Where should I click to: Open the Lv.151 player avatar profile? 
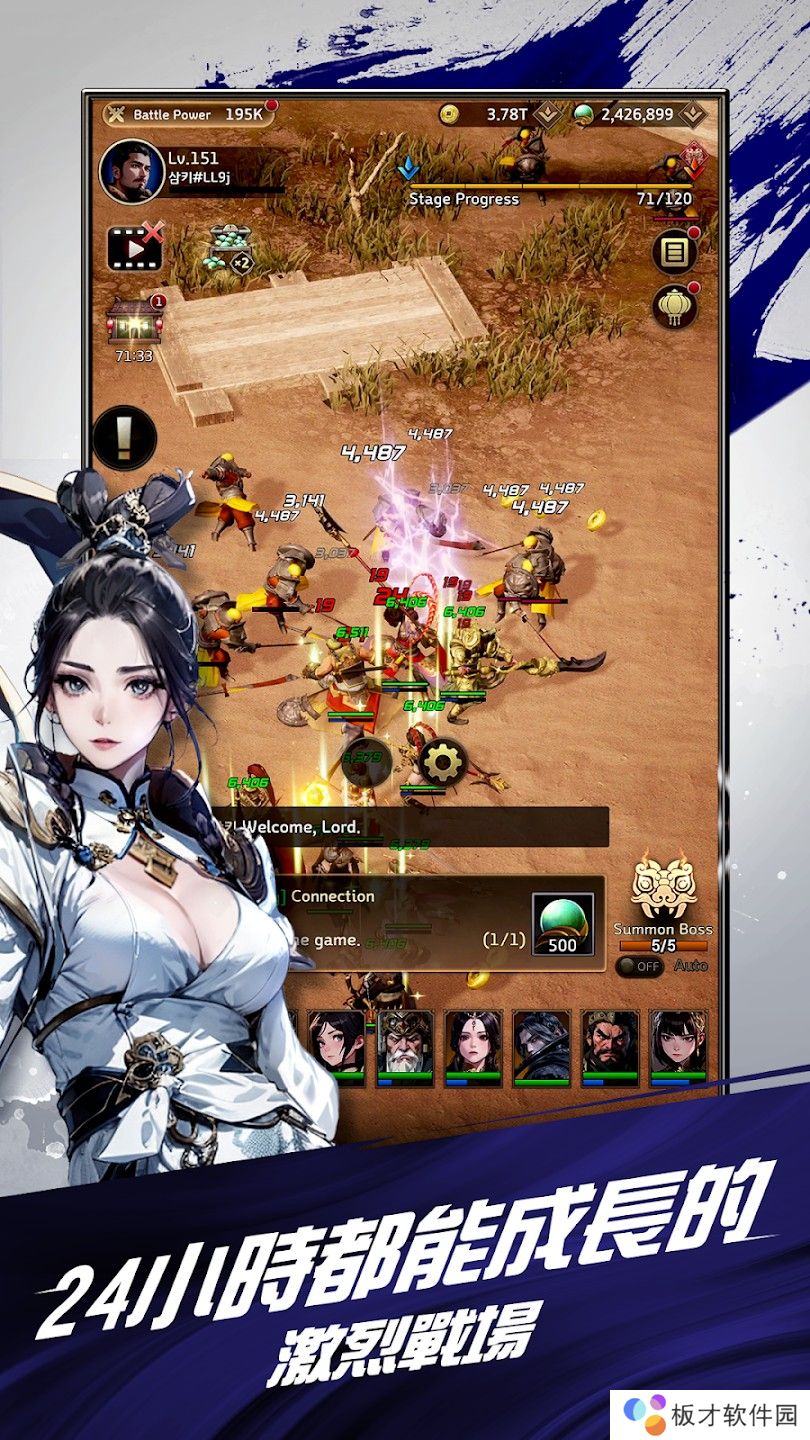pos(131,171)
